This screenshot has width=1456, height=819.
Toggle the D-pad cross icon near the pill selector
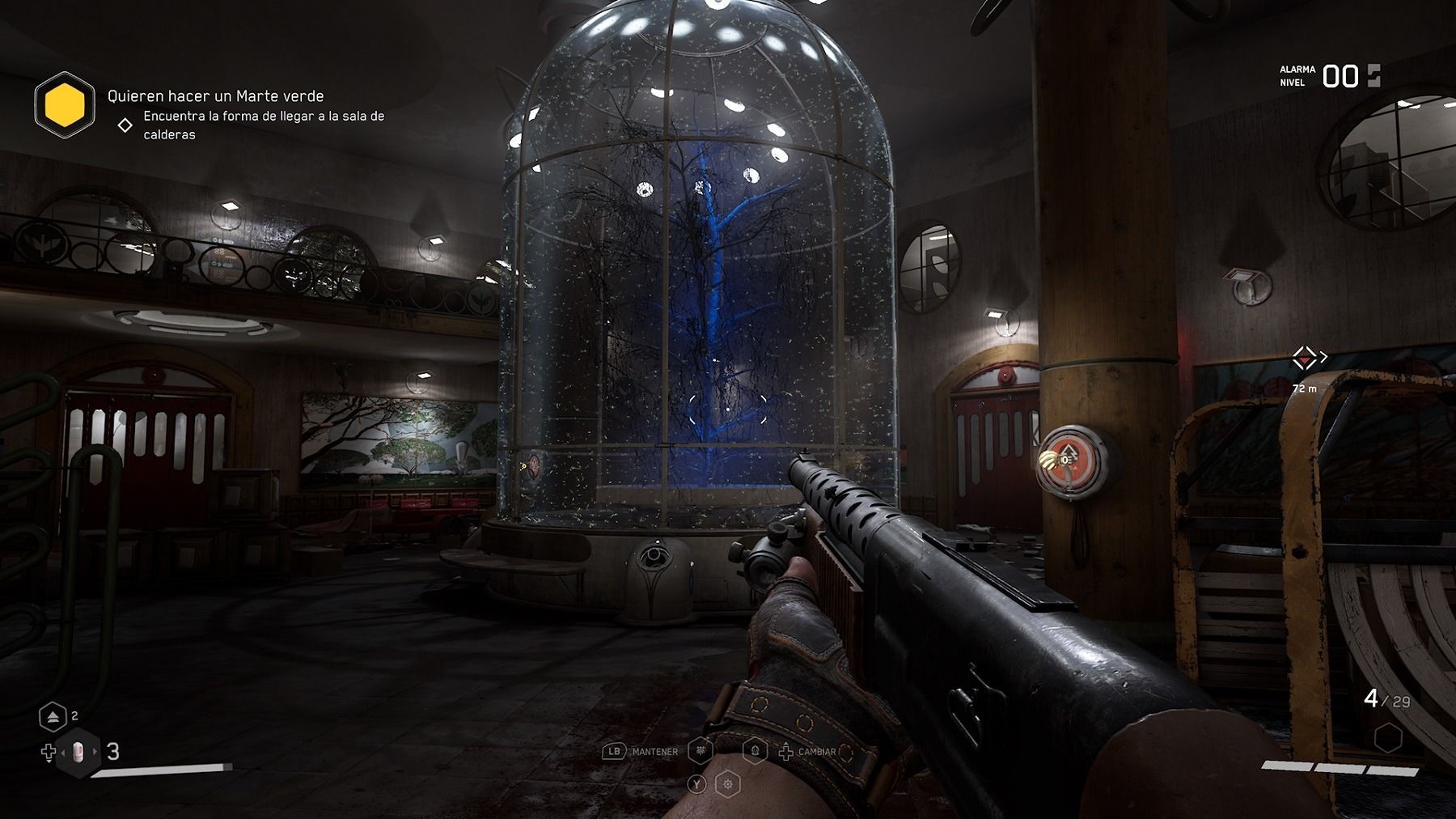click(x=49, y=750)
